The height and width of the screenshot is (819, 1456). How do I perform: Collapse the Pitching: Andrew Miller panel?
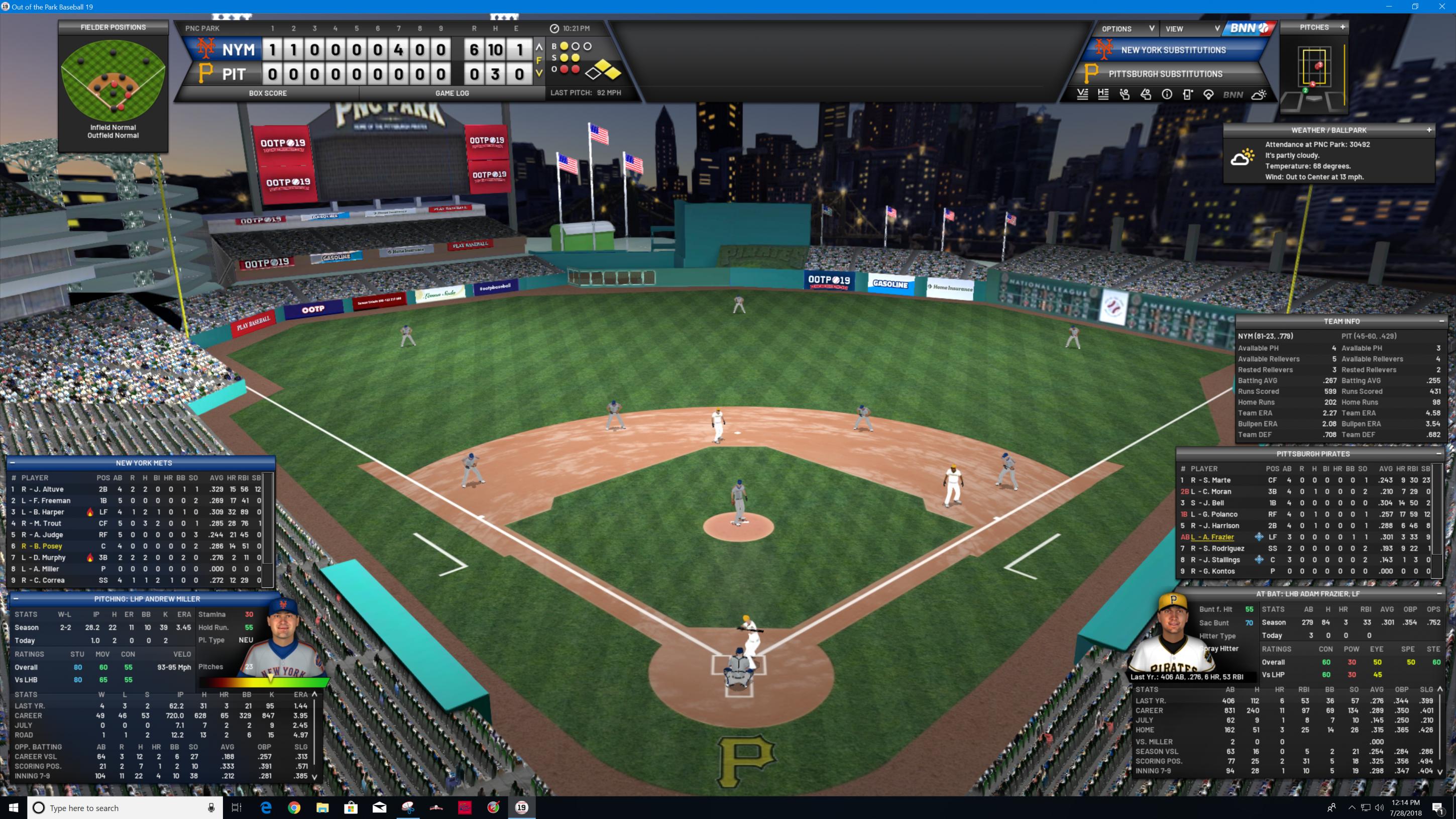pyautogui.click(x=16, y=599)
